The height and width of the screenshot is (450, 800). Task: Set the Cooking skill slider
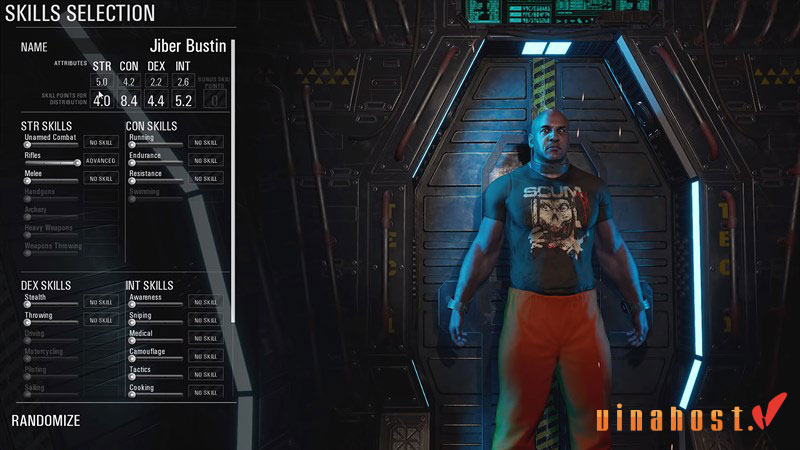tap(155, 394)
